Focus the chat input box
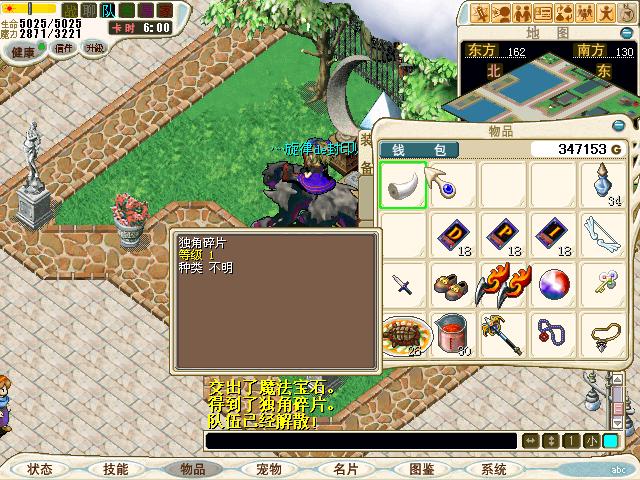The image size is (640, 480). [360, 441]
